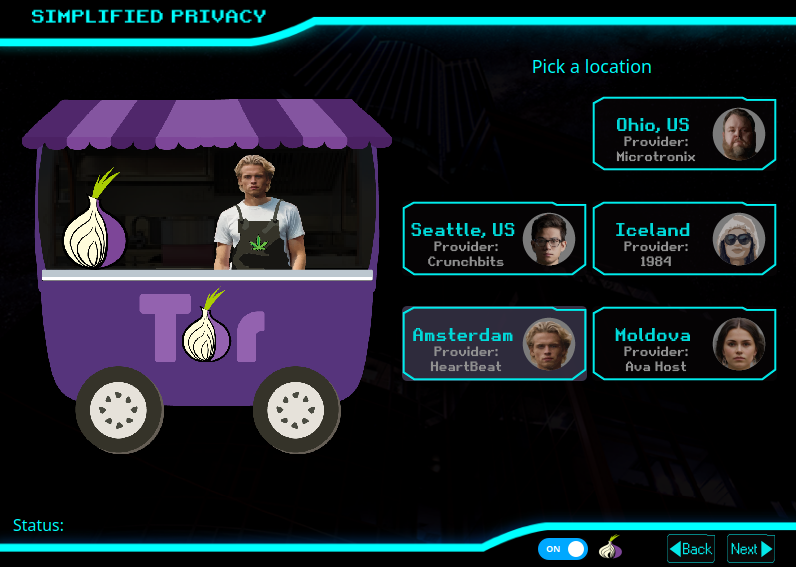
Task: Pick the Iceland 1984 location
Action: tap(684, 239)
